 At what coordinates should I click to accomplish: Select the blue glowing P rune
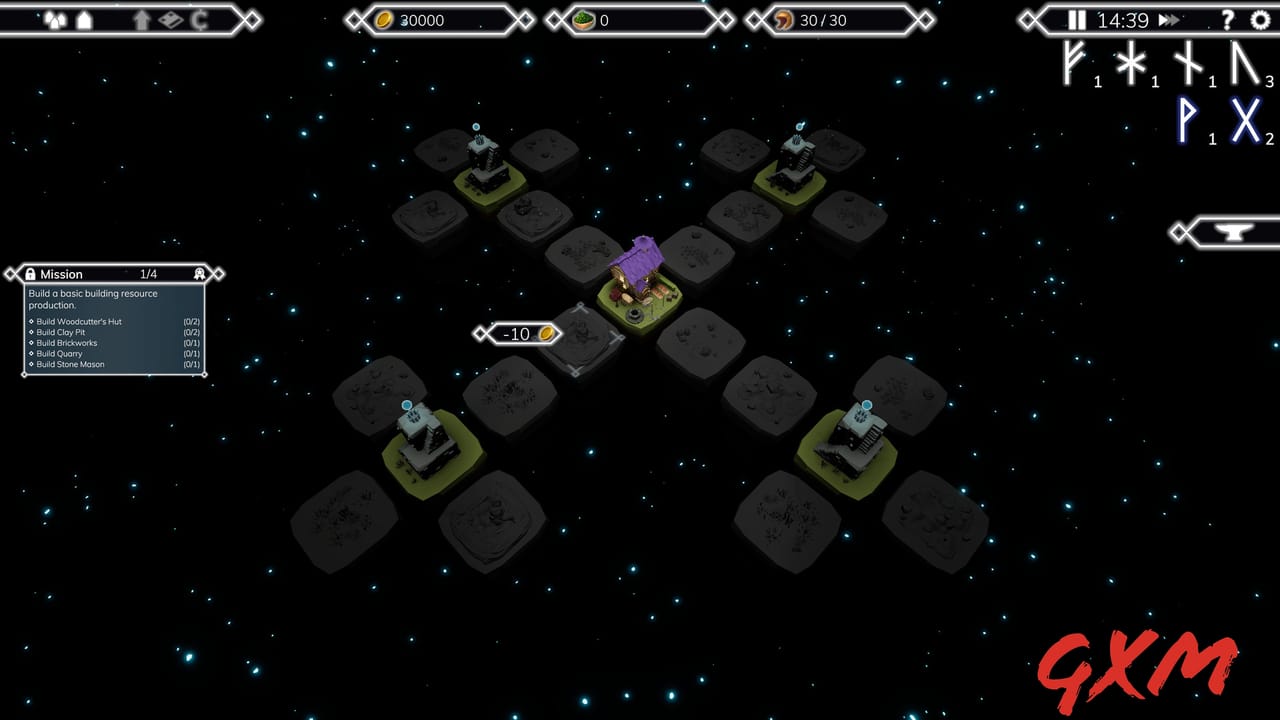pos(1186,121)
